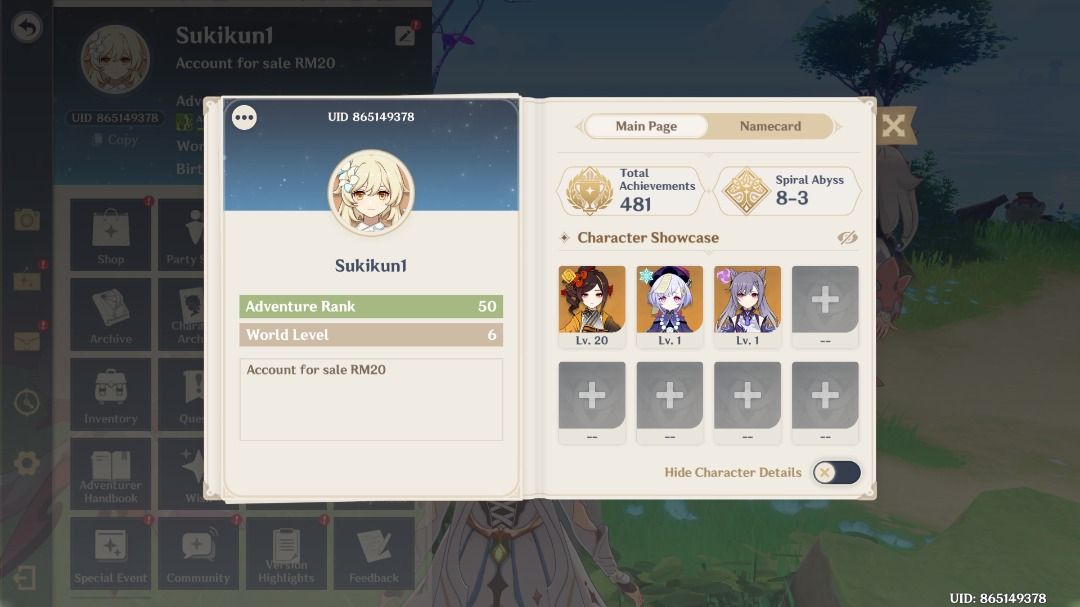1080x607 pixels.
Task: Go back with the return arrow
Action: click(27, 27)
